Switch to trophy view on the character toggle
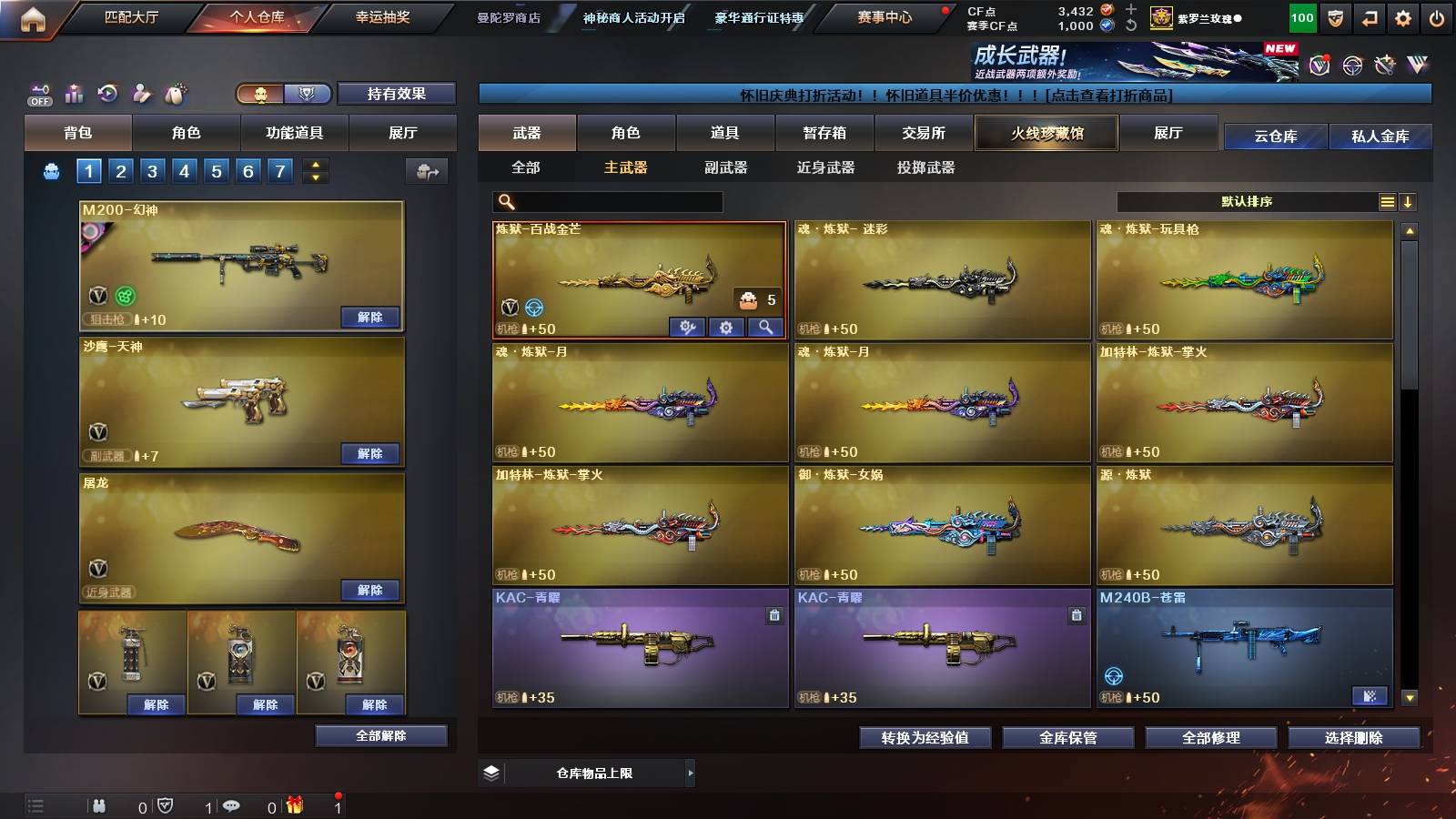This screenshot has width=1456, height=819. point(307,95)
